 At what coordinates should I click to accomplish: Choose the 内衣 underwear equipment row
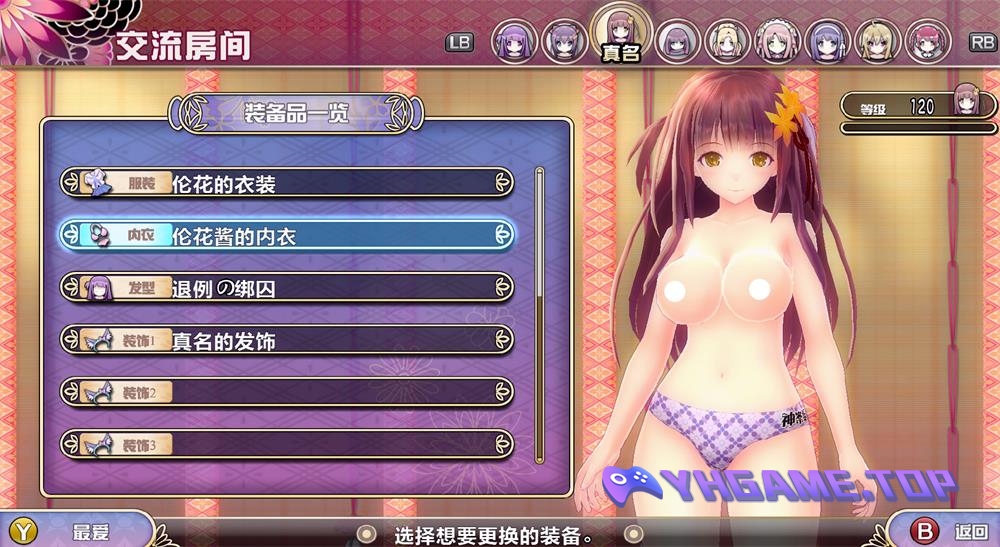pyautogui.click(x=287, y=235)
